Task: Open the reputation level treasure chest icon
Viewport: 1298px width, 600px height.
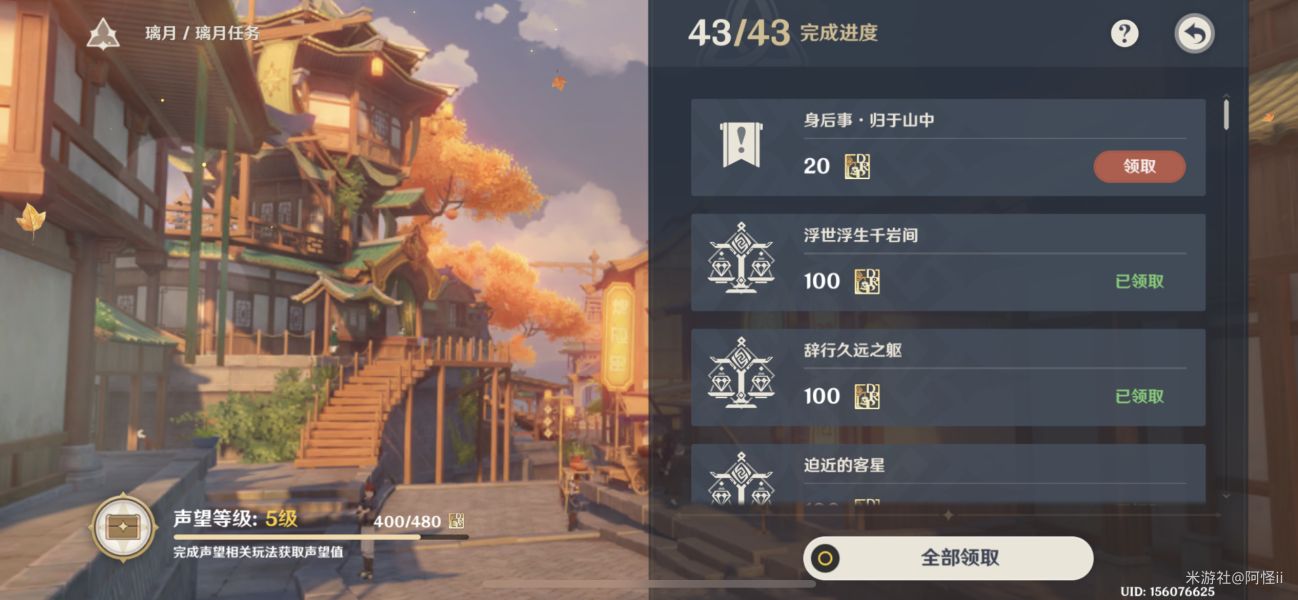Action: click(123, 528)
